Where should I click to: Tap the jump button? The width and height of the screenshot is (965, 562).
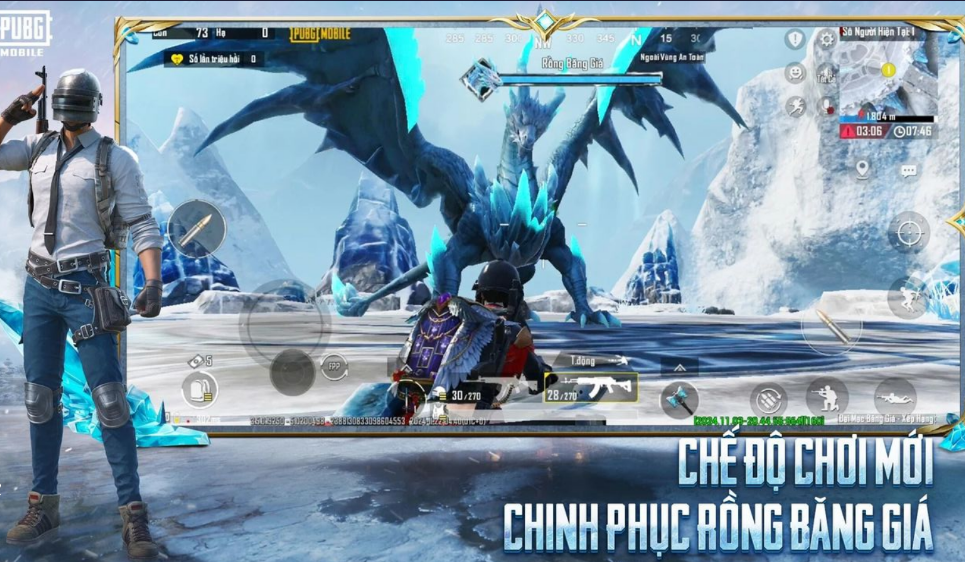pyautogui.click(x=907, y=297)
